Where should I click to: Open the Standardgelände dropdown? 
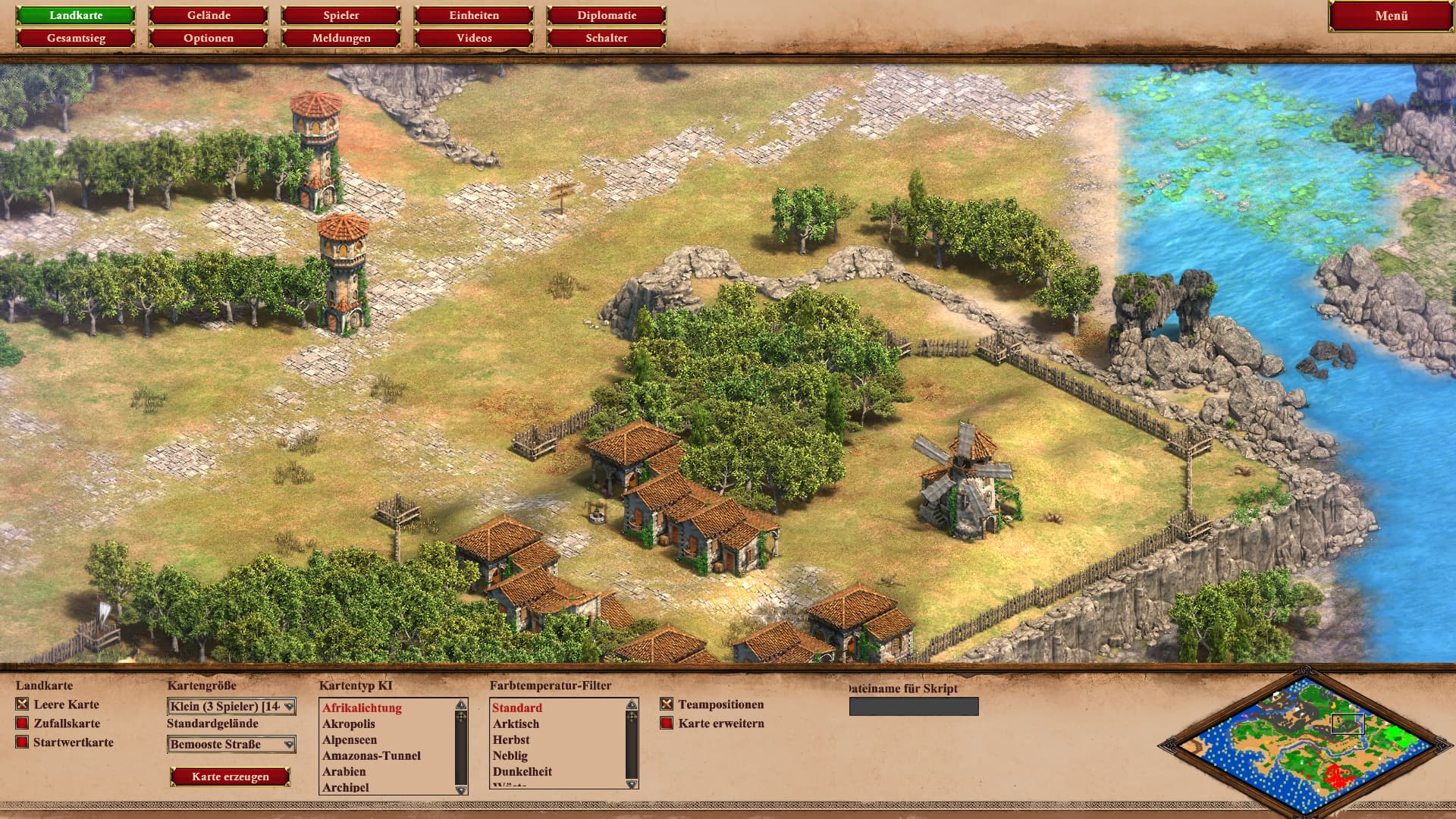pyautogui.click(x=231, y=745)
